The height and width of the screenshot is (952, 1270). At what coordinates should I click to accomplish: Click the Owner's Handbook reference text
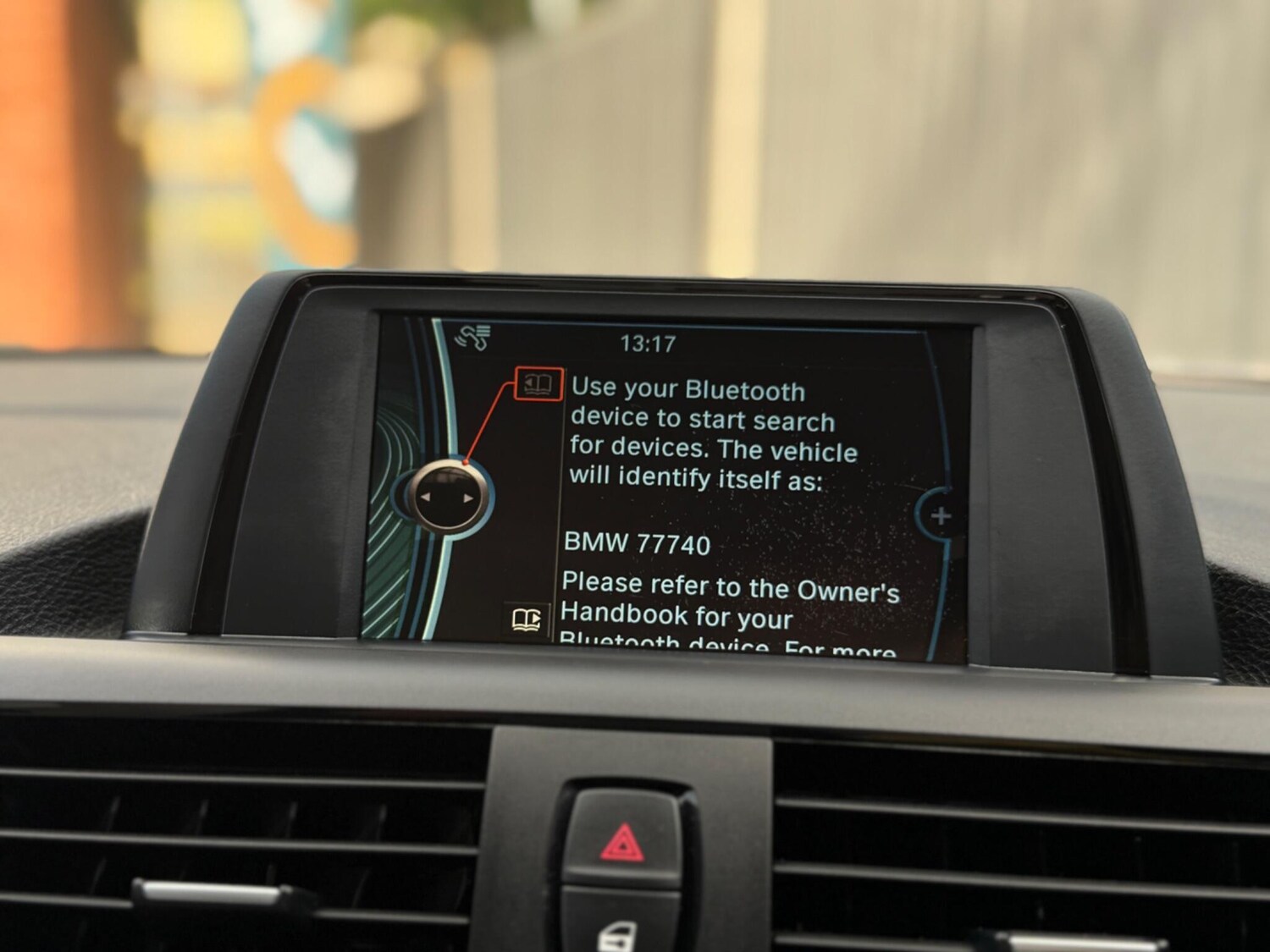728,592
